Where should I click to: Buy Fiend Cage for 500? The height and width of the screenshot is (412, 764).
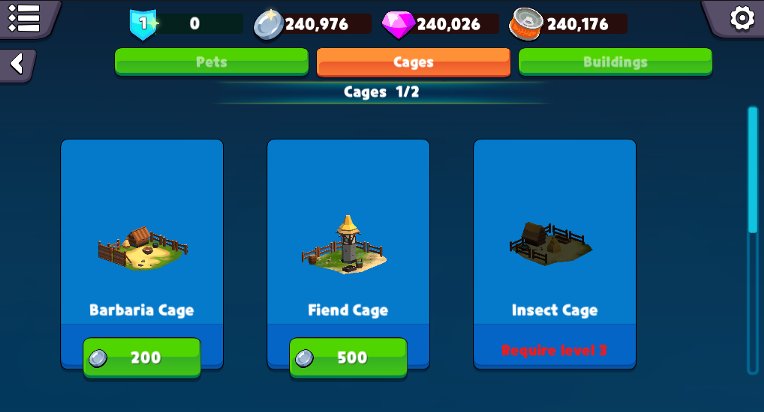click(348, 358)
